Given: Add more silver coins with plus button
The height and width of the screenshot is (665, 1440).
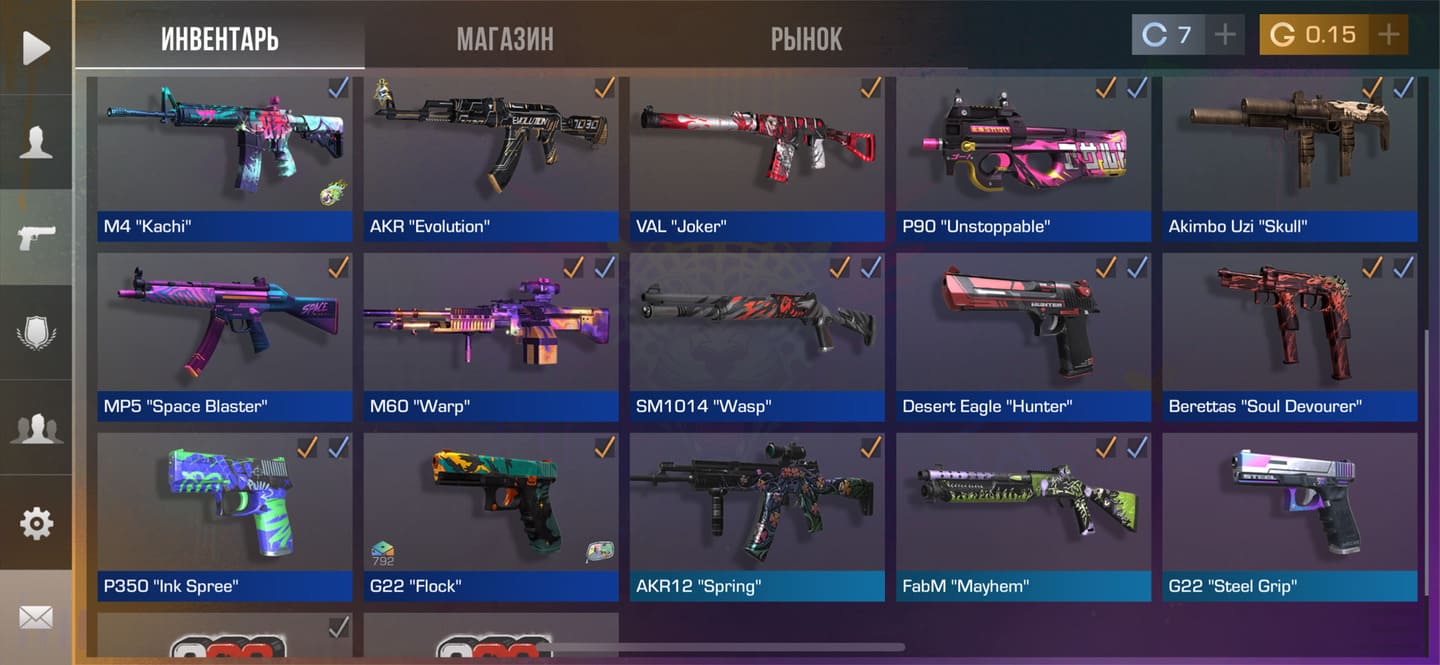Looking at the screenshot, I should point(1225,35).
